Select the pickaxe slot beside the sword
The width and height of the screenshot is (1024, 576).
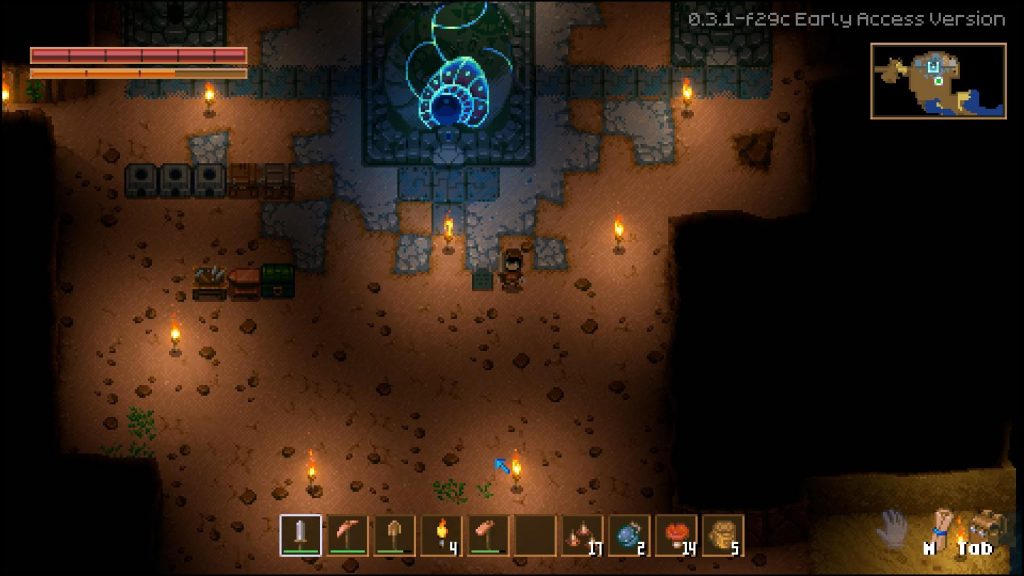[347, 535]
